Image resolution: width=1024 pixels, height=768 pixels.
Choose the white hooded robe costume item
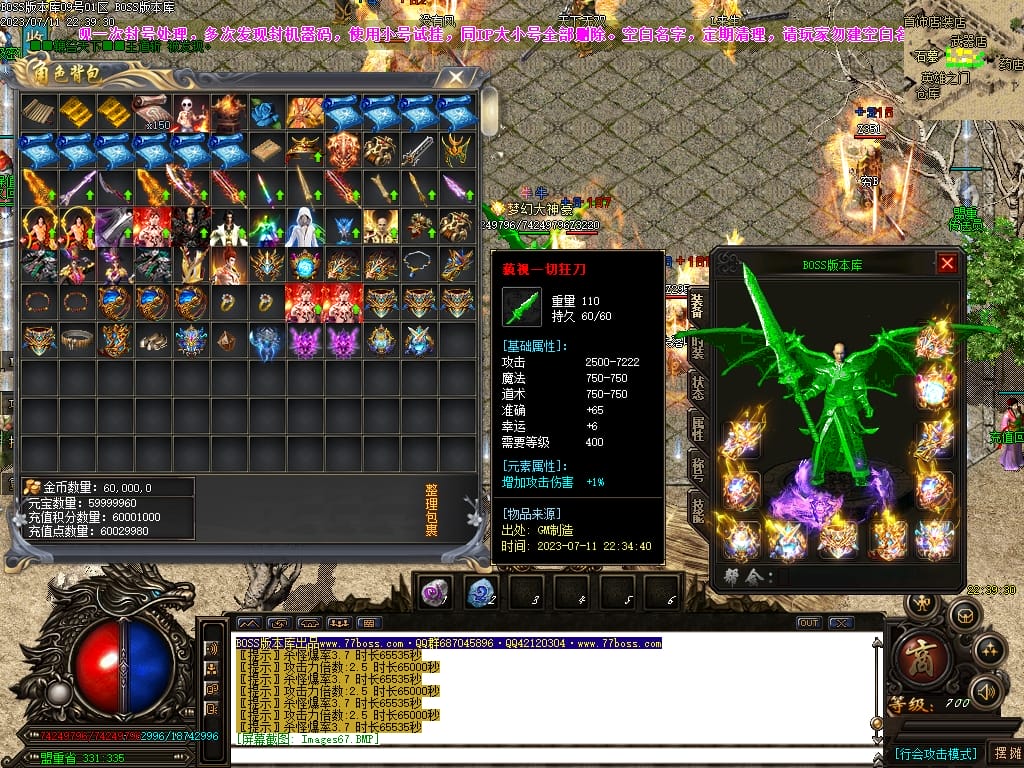coord(304,227)
